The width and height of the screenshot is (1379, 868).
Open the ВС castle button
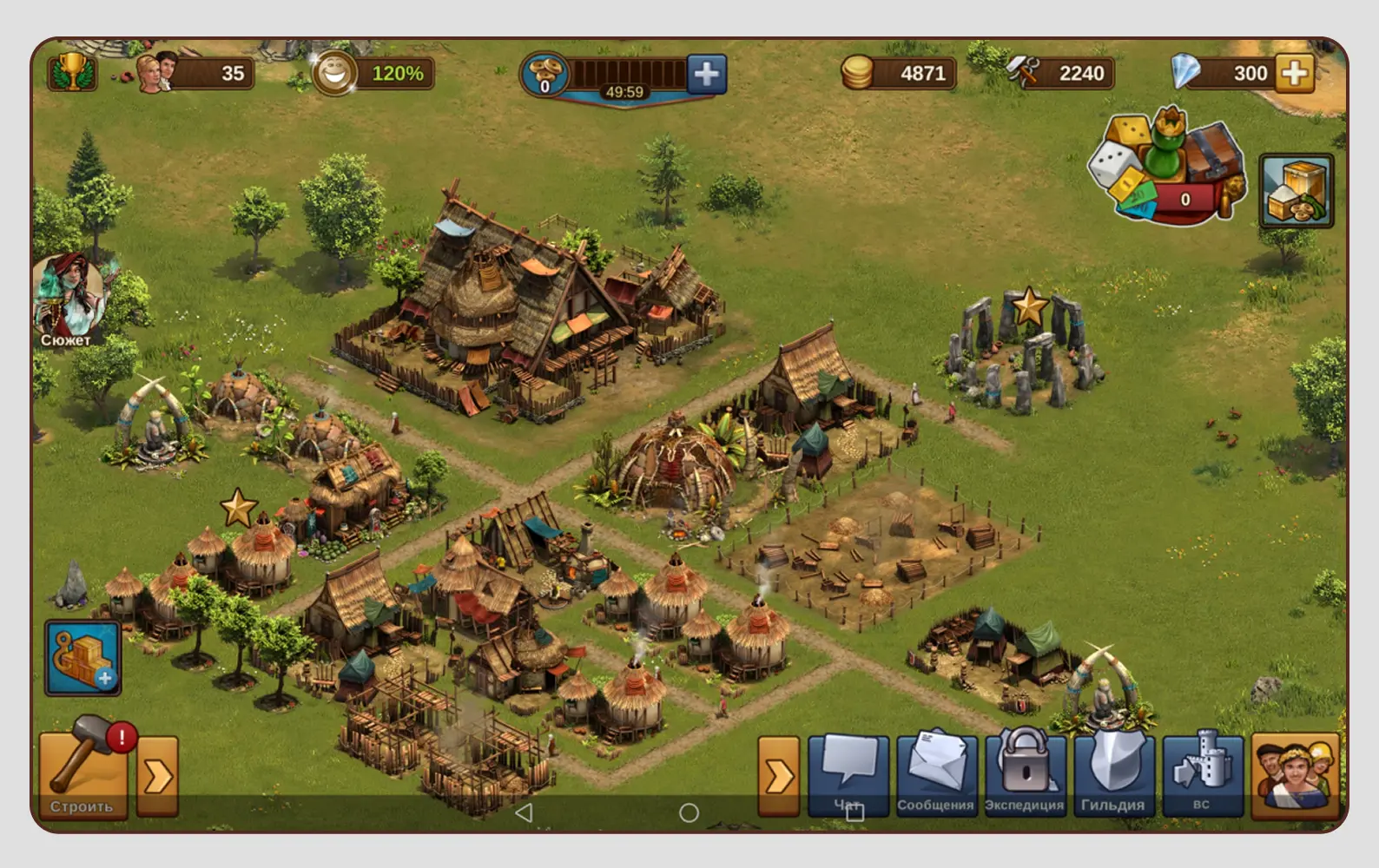click(1202, 773)
